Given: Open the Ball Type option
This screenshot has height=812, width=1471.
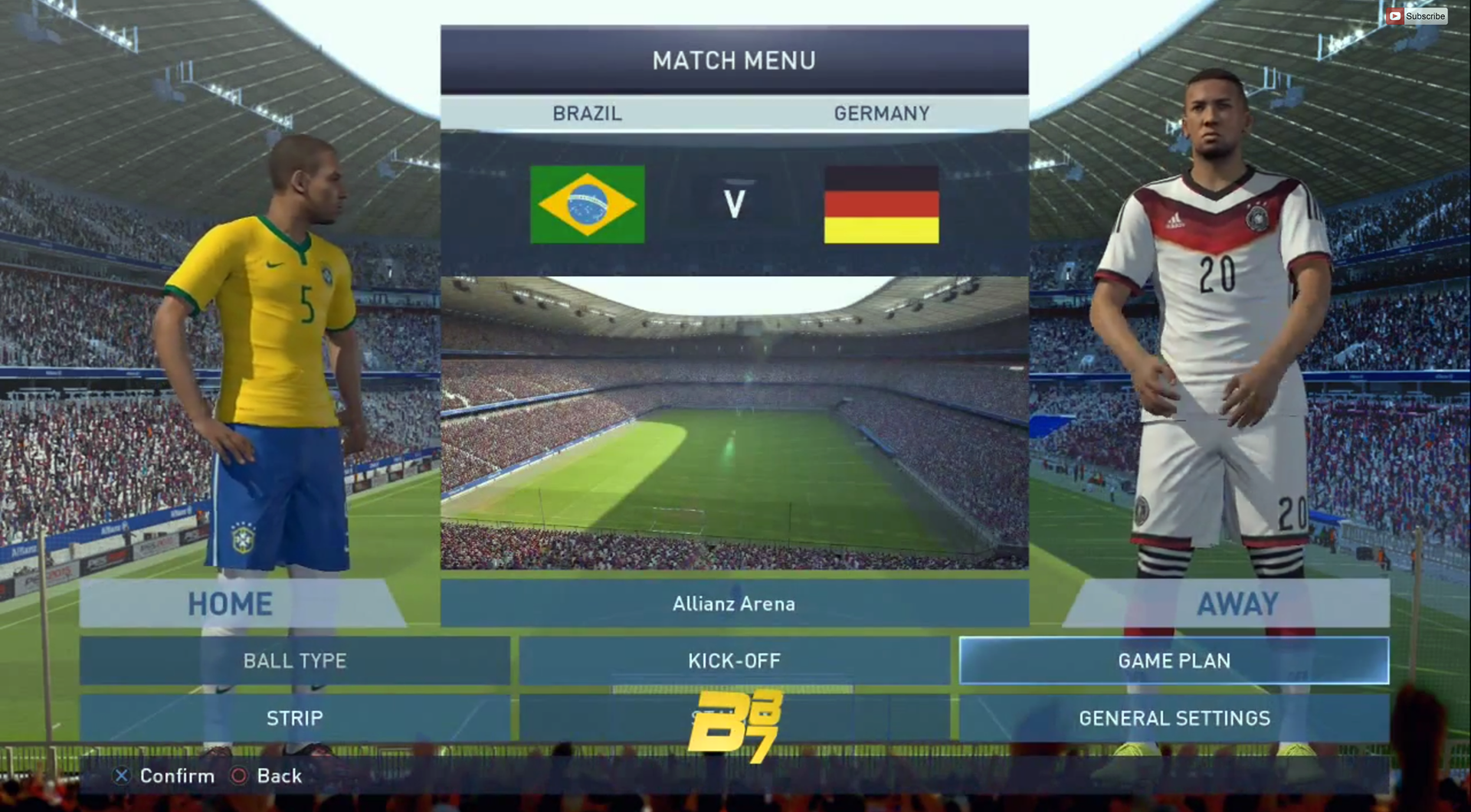Looking at the screenshot, I should point(295,660).
